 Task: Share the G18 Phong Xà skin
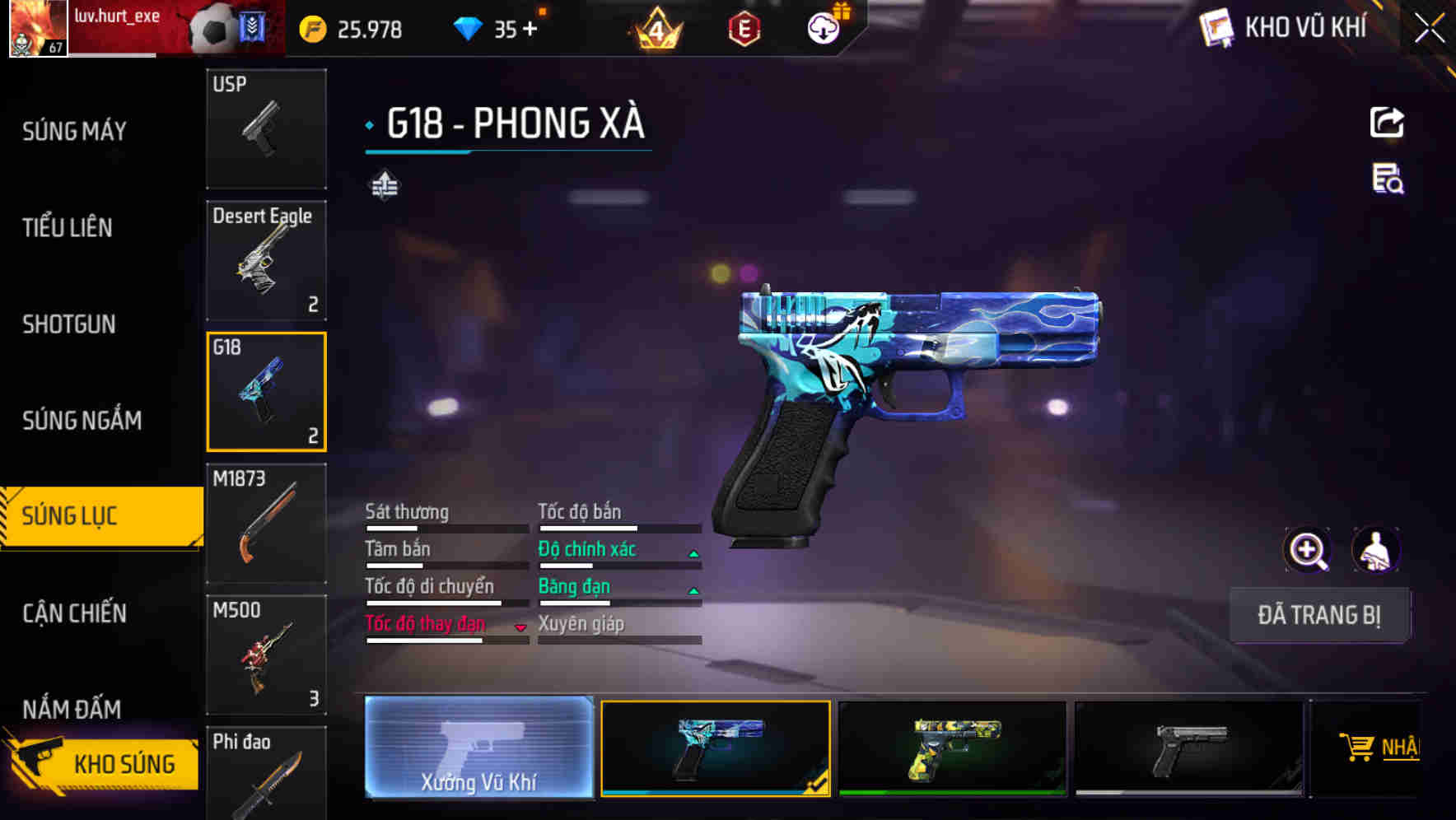(x=1387, y=122)
